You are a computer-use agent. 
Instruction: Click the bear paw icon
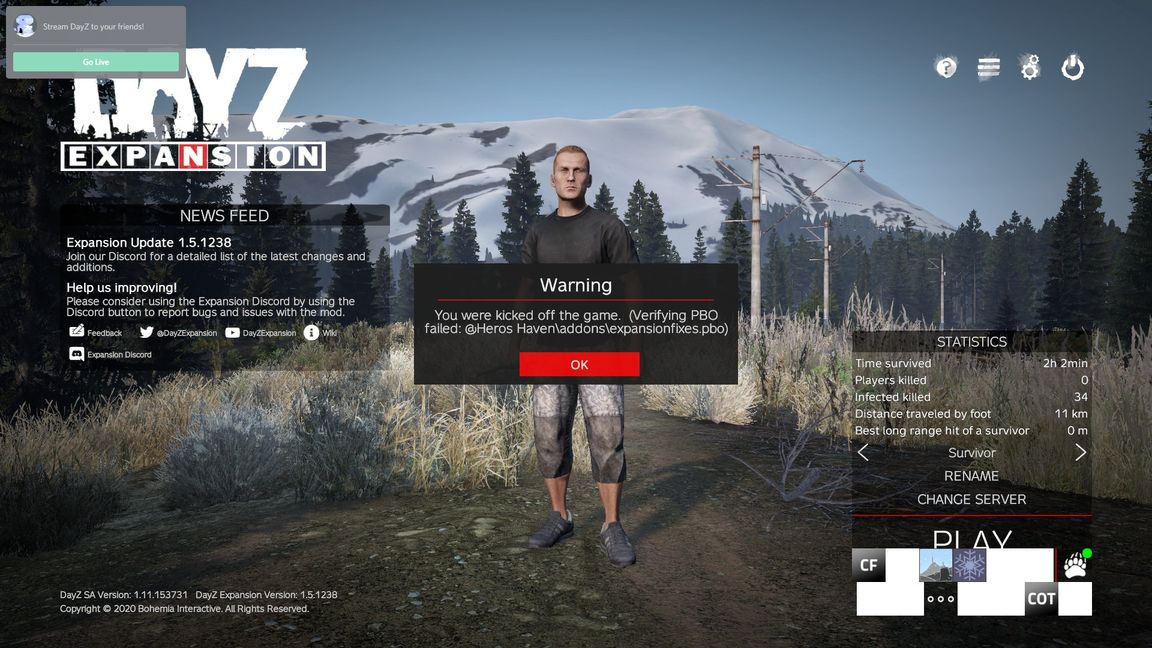(x=1075, y=565)
